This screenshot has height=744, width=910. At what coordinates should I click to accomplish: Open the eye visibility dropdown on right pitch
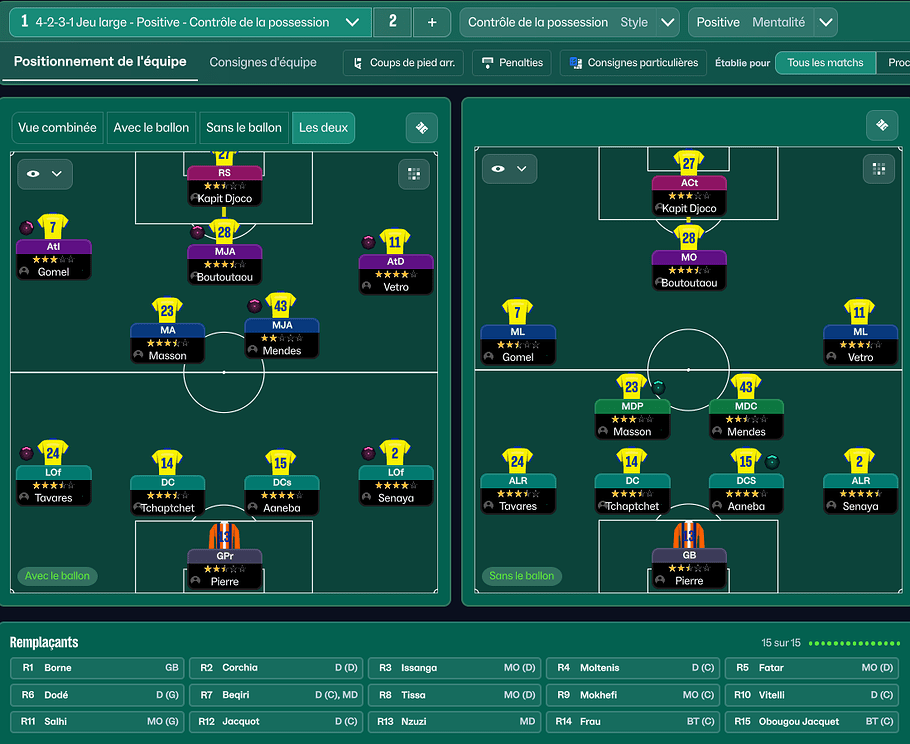pyautogui.click(x=509, y=169)
